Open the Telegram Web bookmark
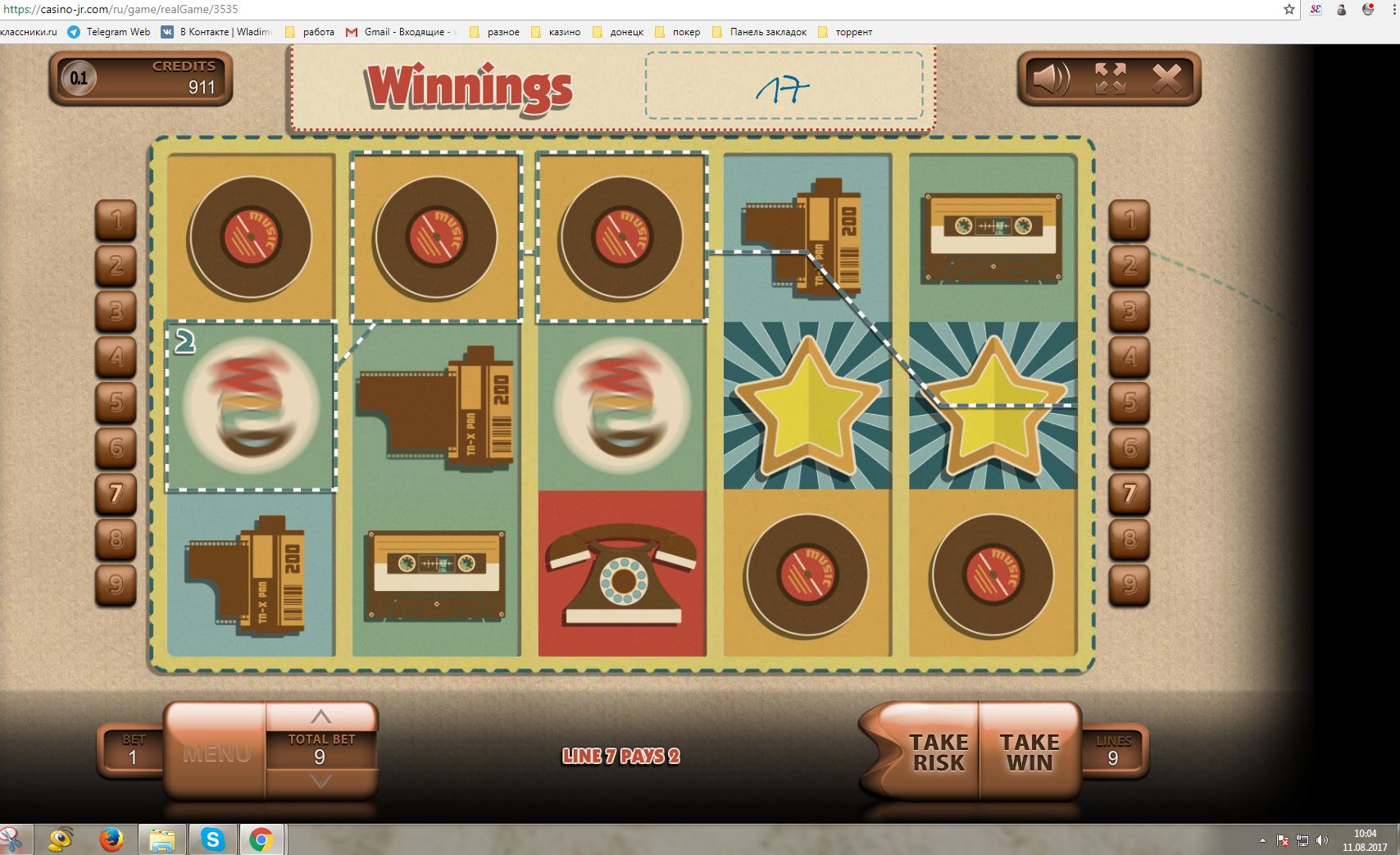The image size is (1400, 855). click(109, 32)
